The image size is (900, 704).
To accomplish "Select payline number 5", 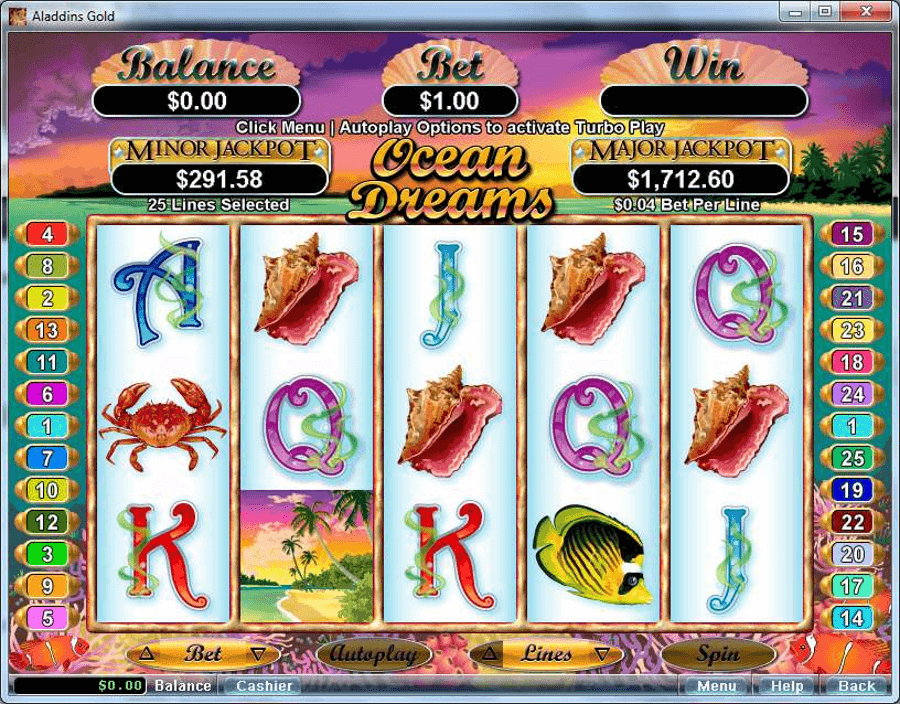I will coord(47,618).
